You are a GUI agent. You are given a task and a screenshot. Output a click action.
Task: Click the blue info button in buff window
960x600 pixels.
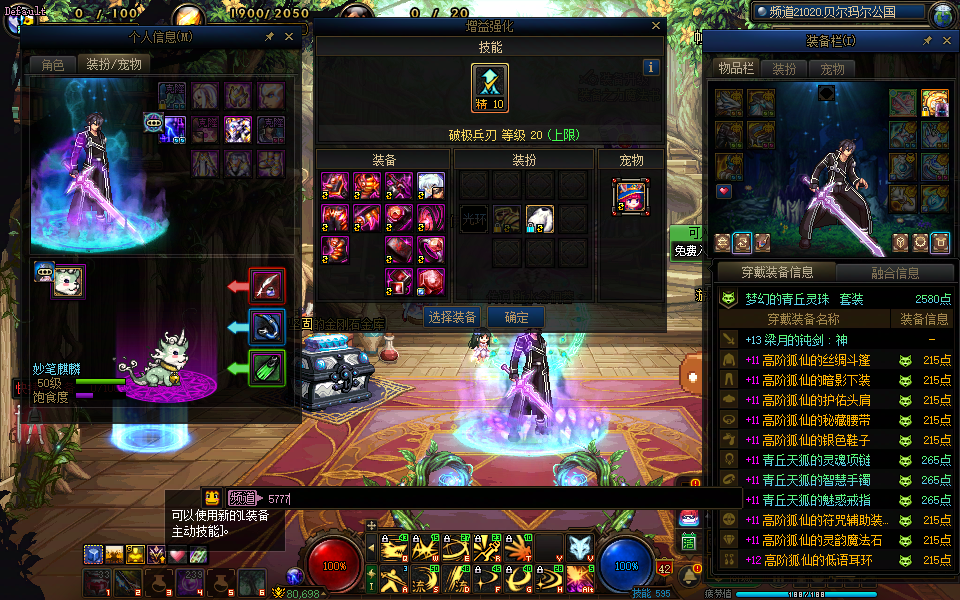coord(651,68)
